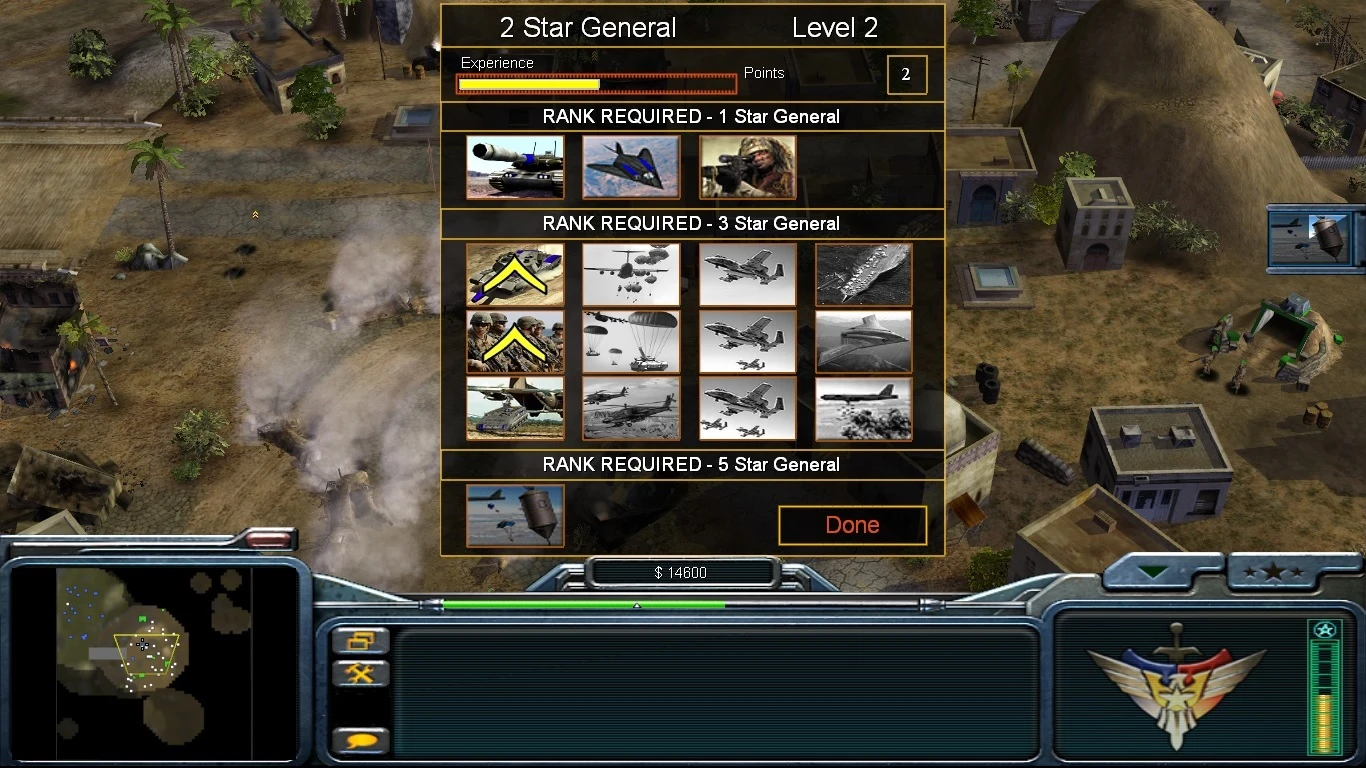Click the Experience progress bar
This screenshot has height=768, width=1366.
pos(597,84)
